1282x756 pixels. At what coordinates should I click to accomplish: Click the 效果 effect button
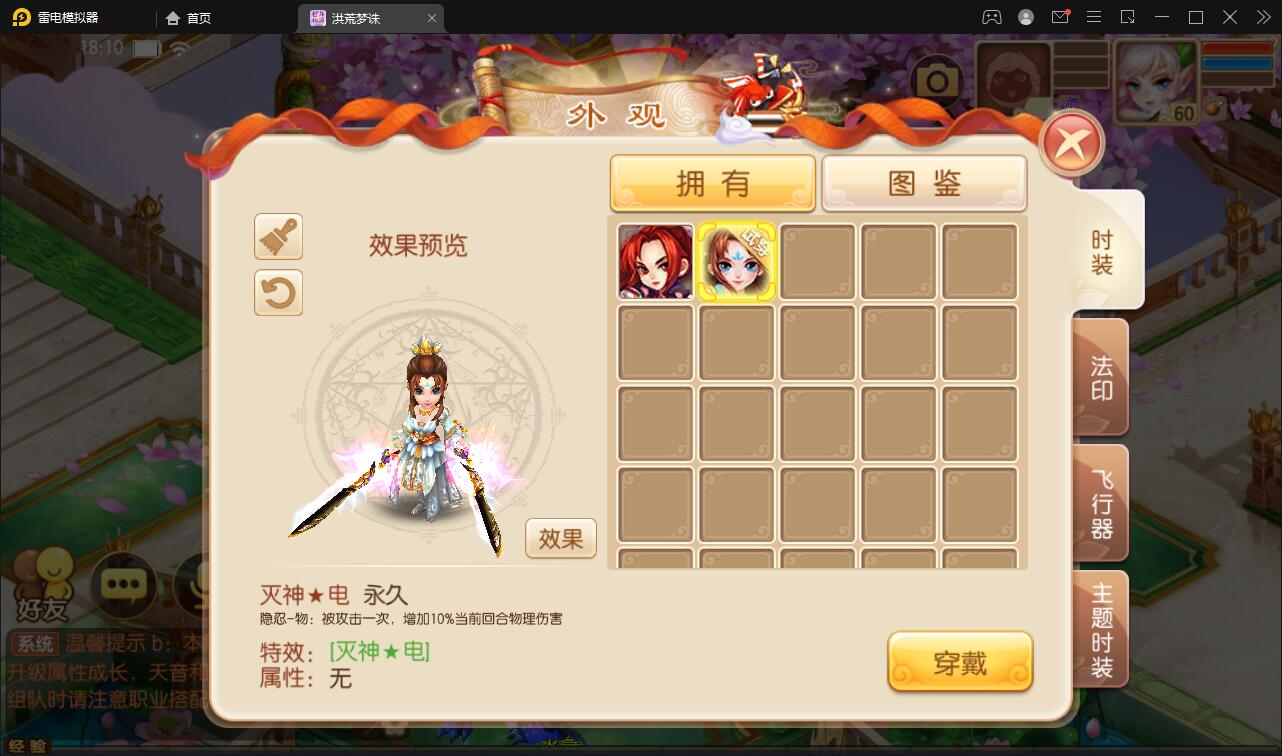[560, 538]
